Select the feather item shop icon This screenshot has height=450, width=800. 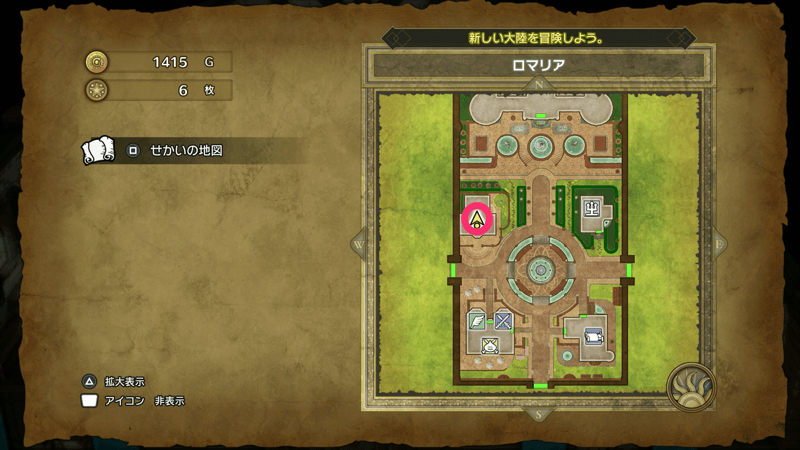point(477,321)
